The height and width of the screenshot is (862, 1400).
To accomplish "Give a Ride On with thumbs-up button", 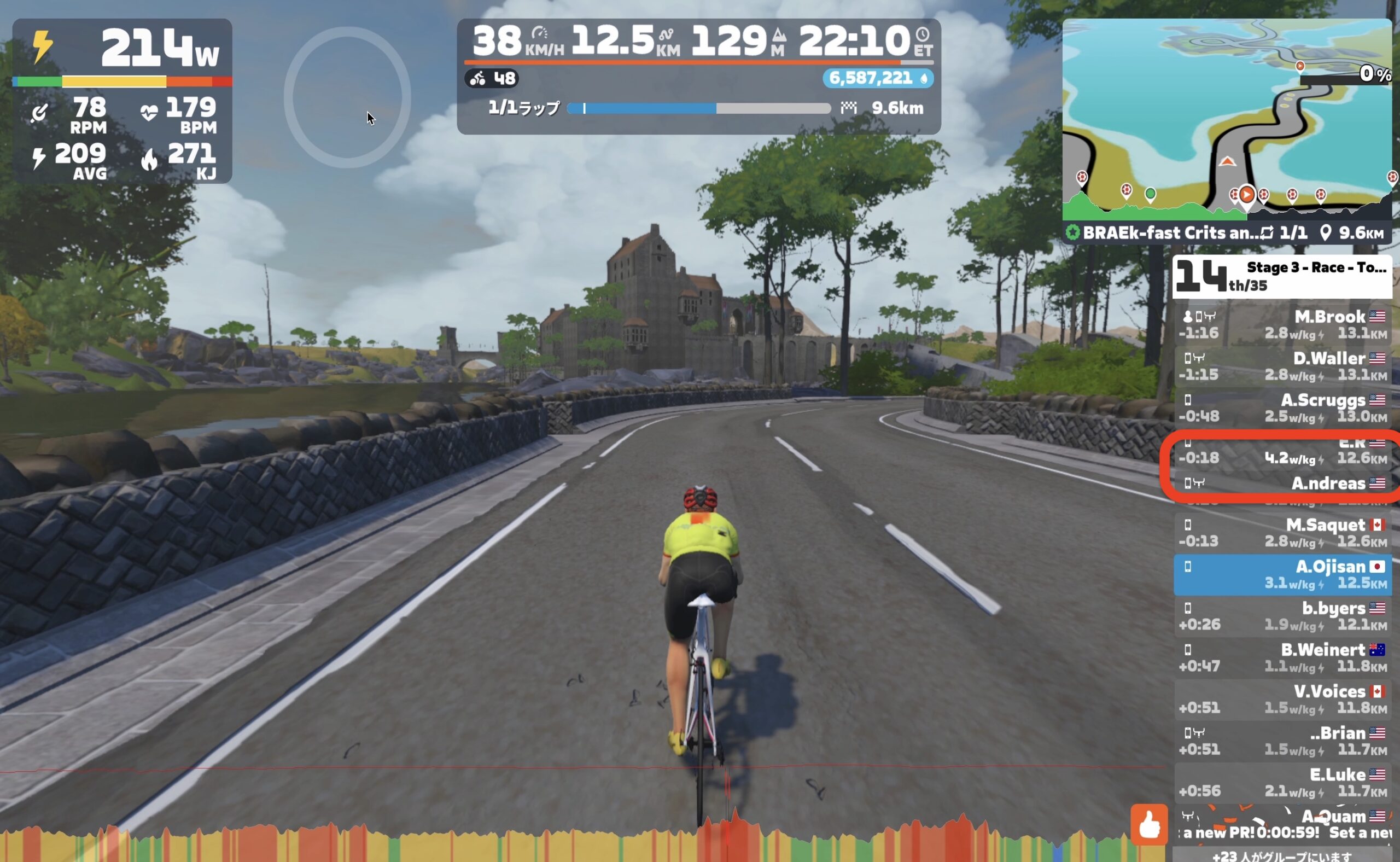I will [1148, 824].
